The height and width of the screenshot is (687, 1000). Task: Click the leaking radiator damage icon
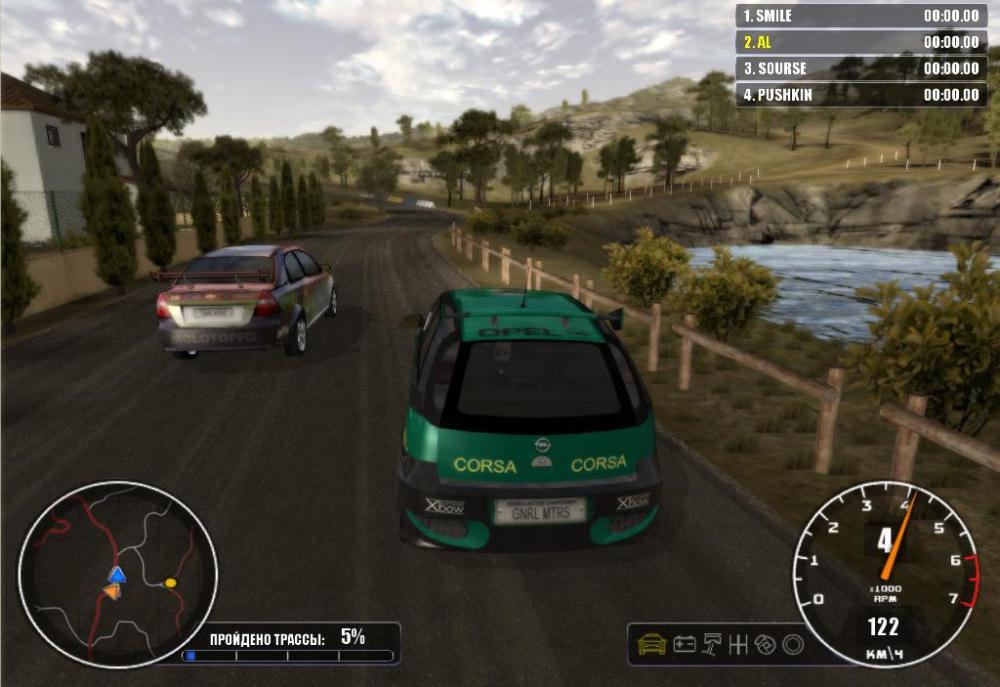713,645
